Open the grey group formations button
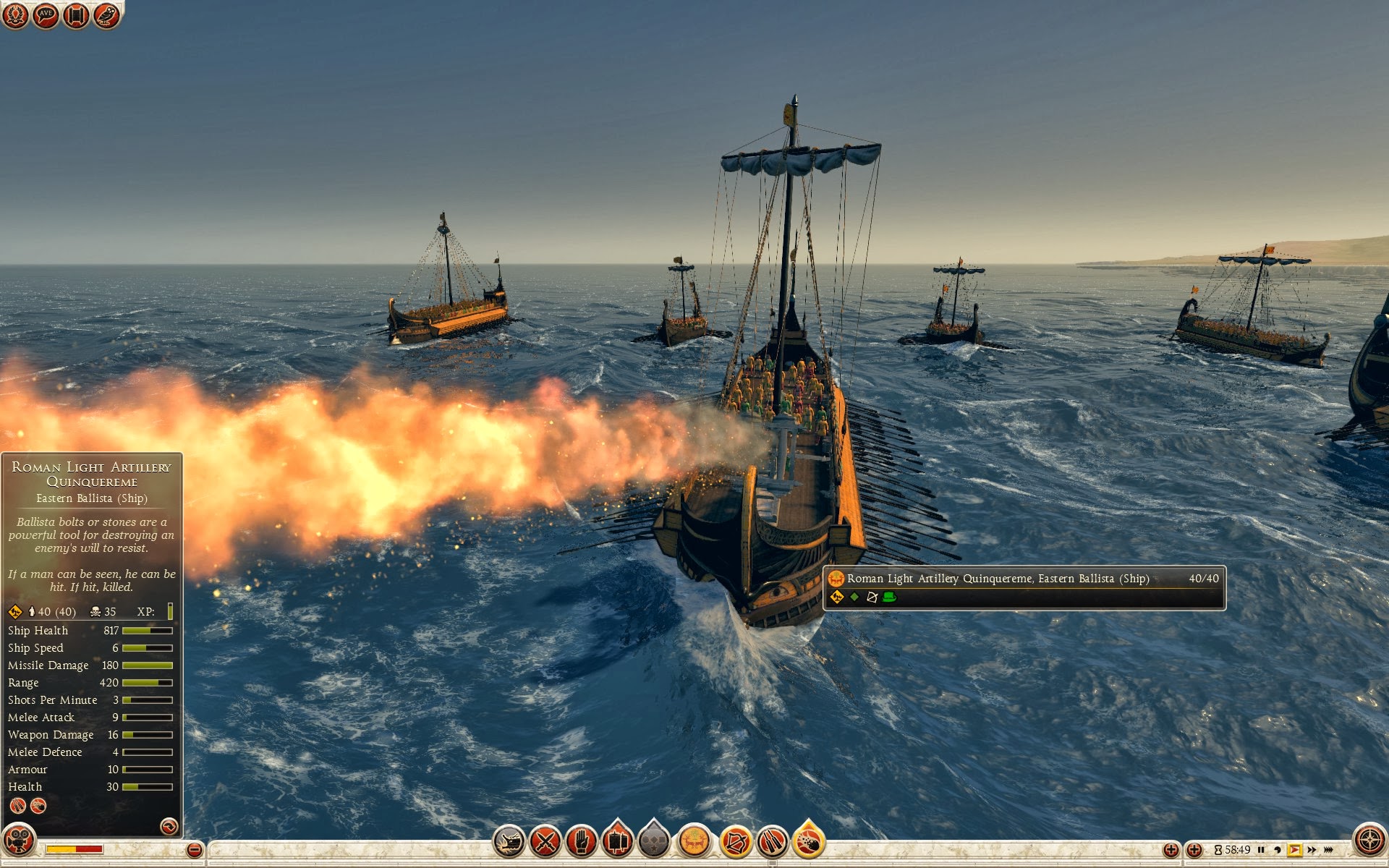The width and height of the screenshot is (1389, 868). [x=654, y=842]
